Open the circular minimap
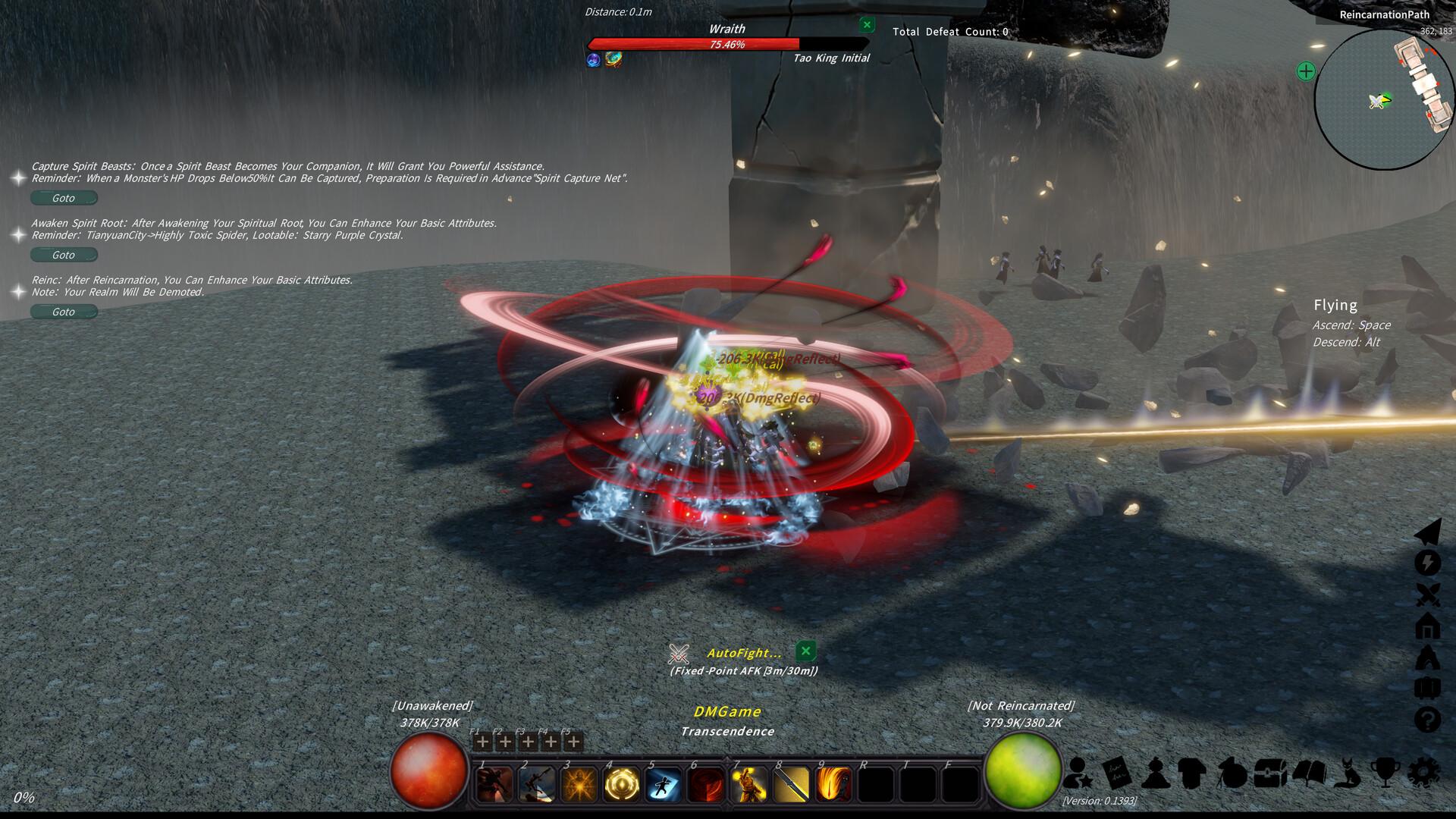 (1384, 99)
